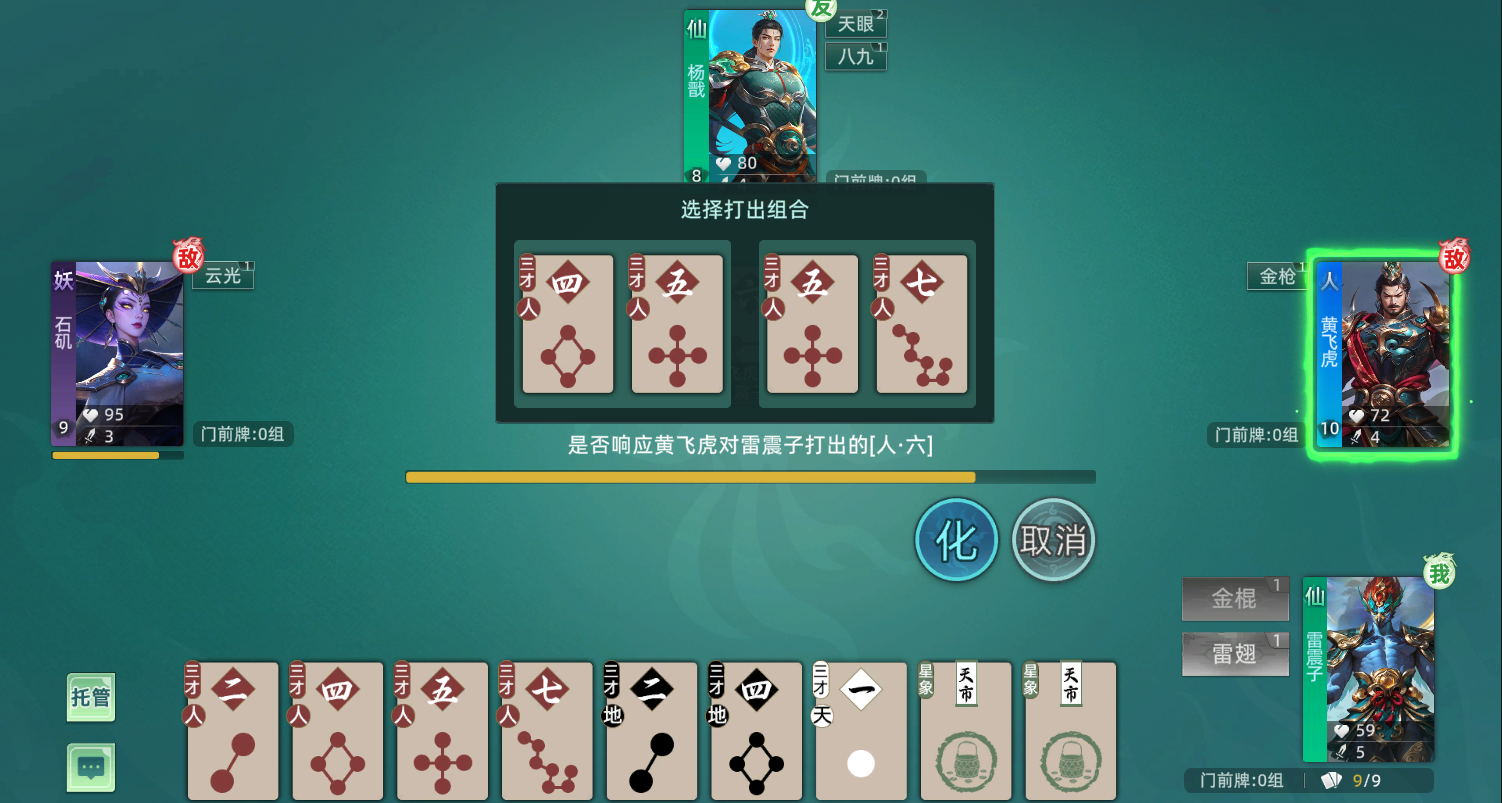Expand 黄飞虎's 门前牌 area

pos(1254,435)
